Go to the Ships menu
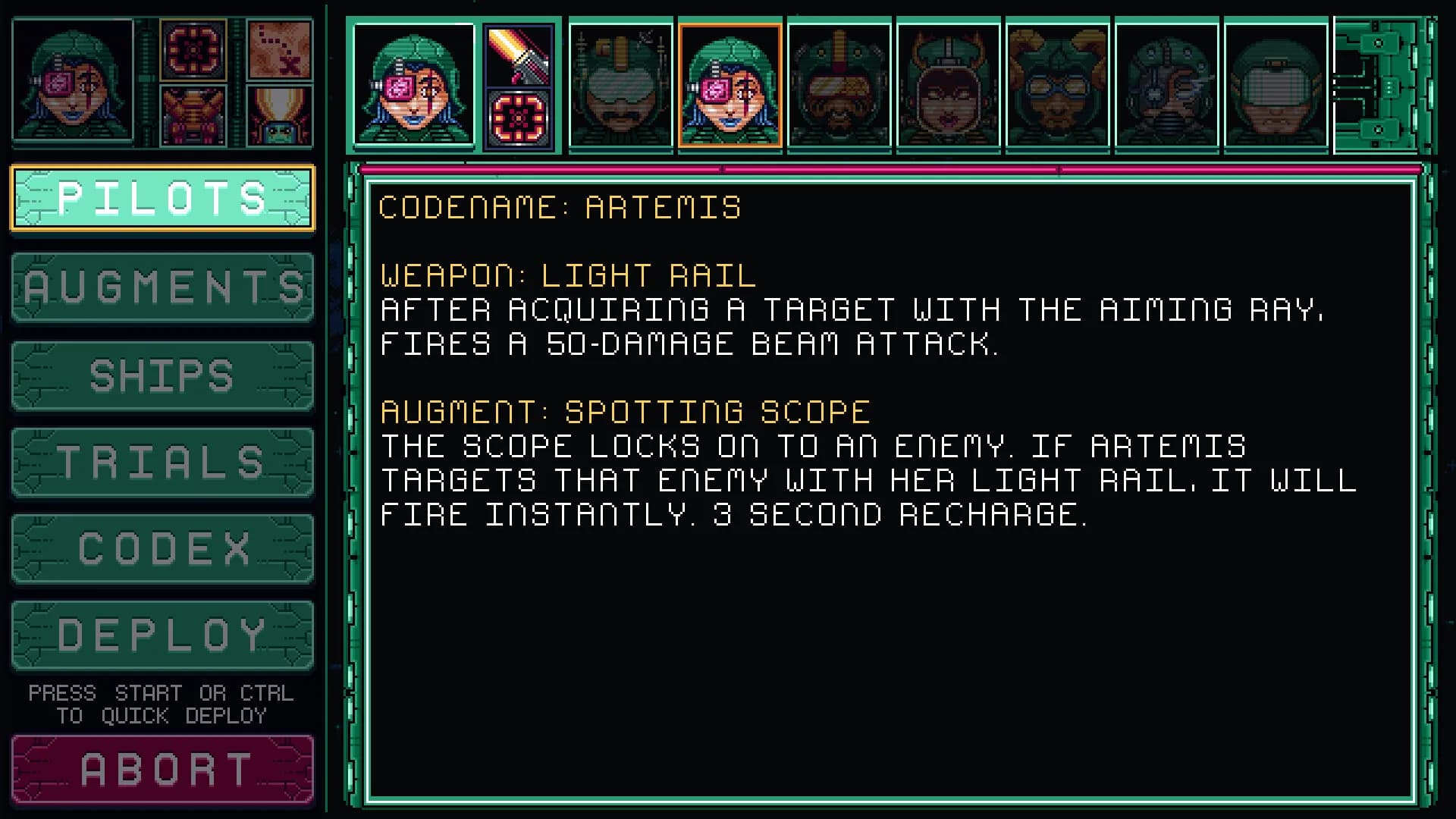 (x=162, y=375)
